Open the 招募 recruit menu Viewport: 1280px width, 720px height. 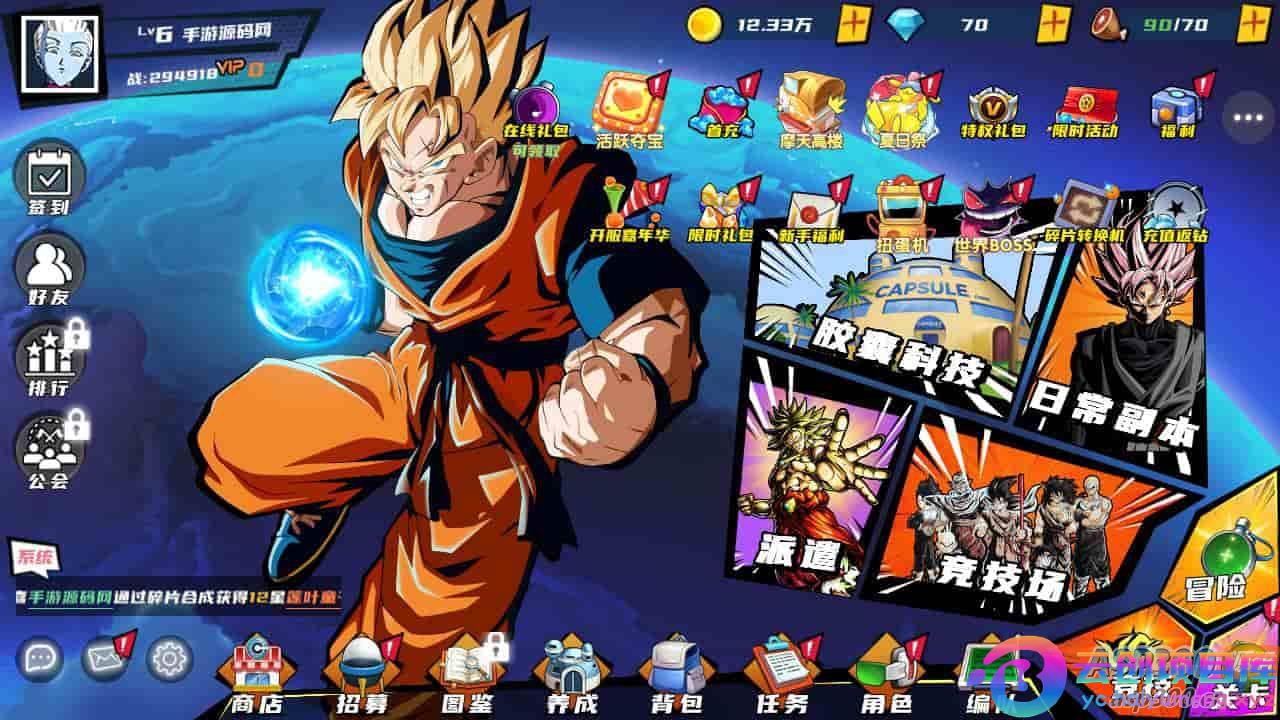[362, 677]
